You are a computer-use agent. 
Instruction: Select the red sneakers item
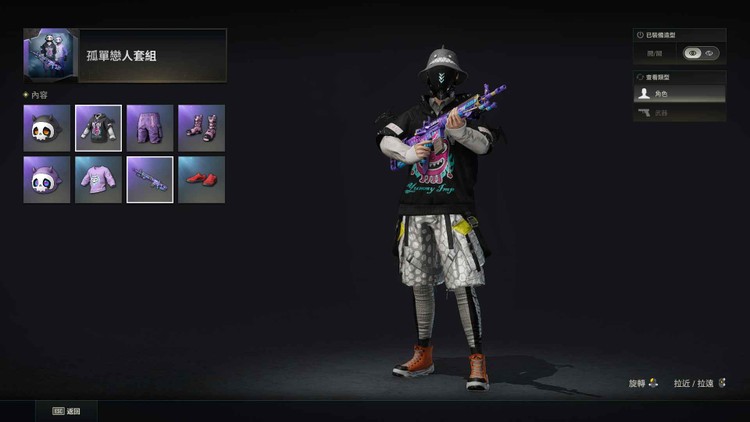tap(201, 180)
